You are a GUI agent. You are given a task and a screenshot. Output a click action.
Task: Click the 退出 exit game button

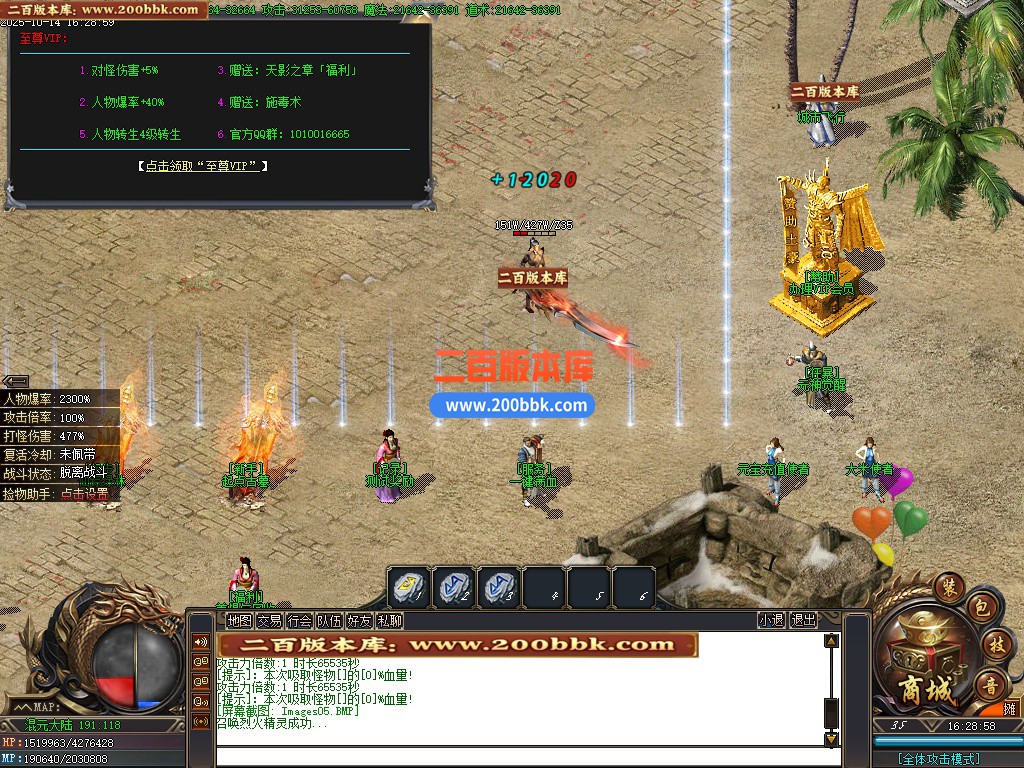click(803, 620)
